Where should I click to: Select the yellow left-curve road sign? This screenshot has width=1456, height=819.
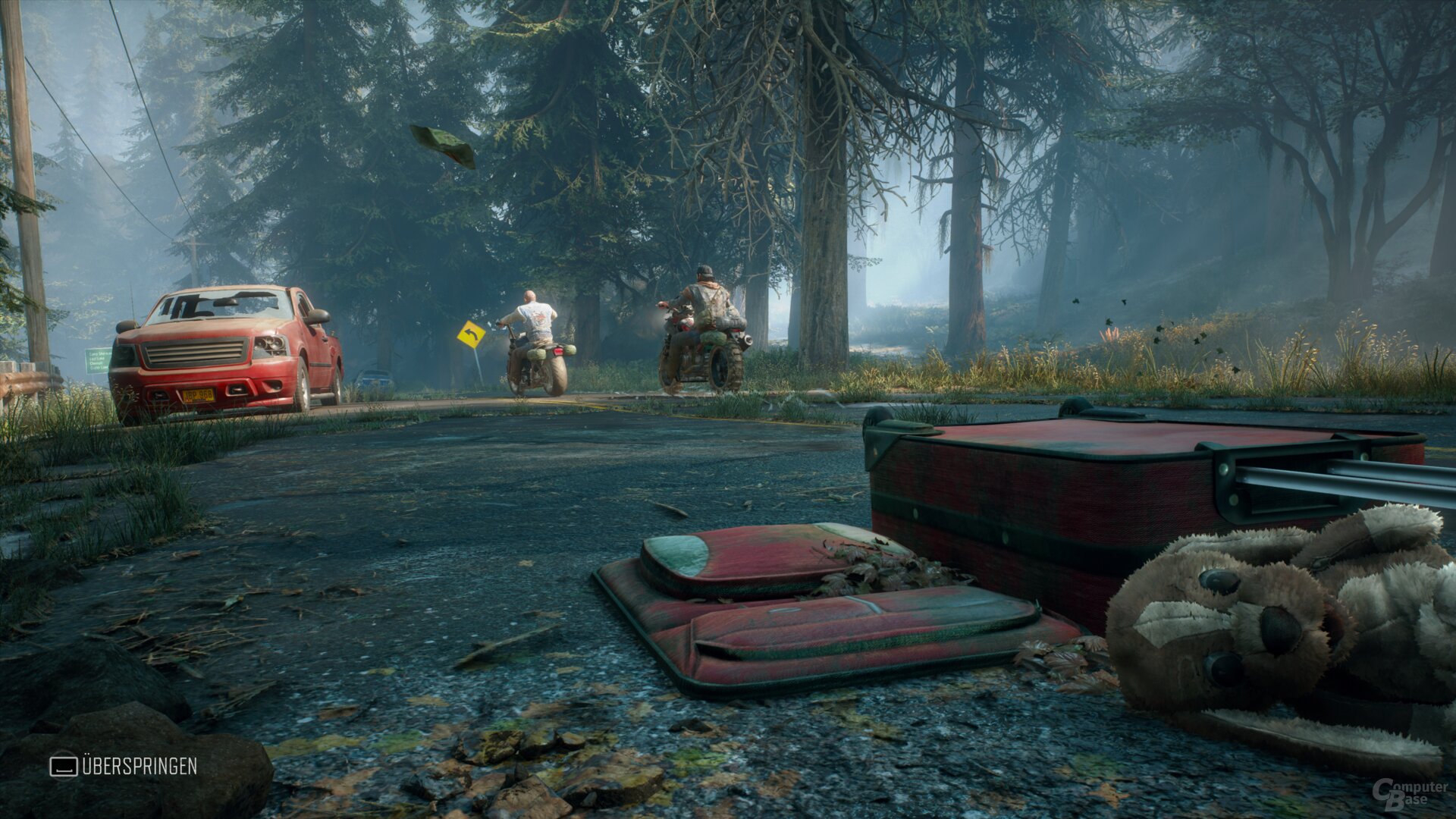coord(470,334)
